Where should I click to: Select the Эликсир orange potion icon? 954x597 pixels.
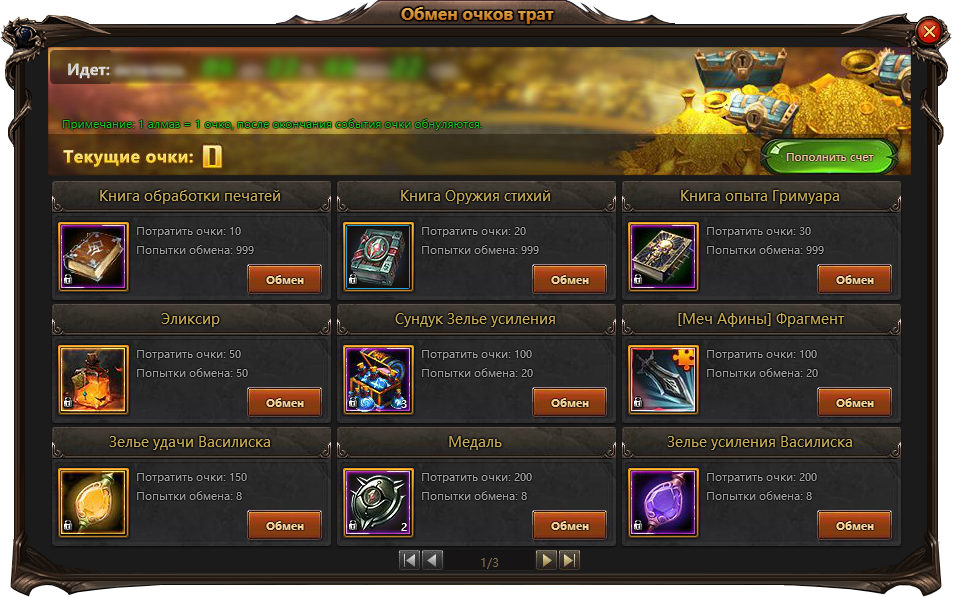(93, 380)
